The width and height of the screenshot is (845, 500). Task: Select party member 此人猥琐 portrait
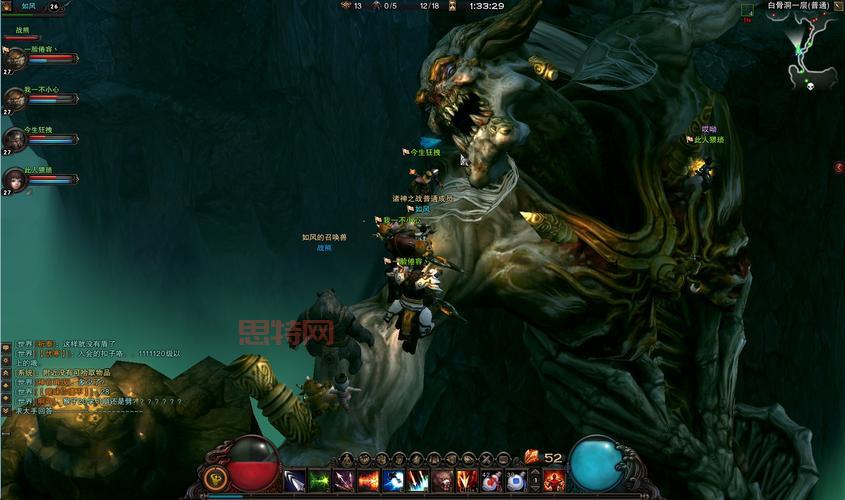pyautogui.click(x=14, y=180)
